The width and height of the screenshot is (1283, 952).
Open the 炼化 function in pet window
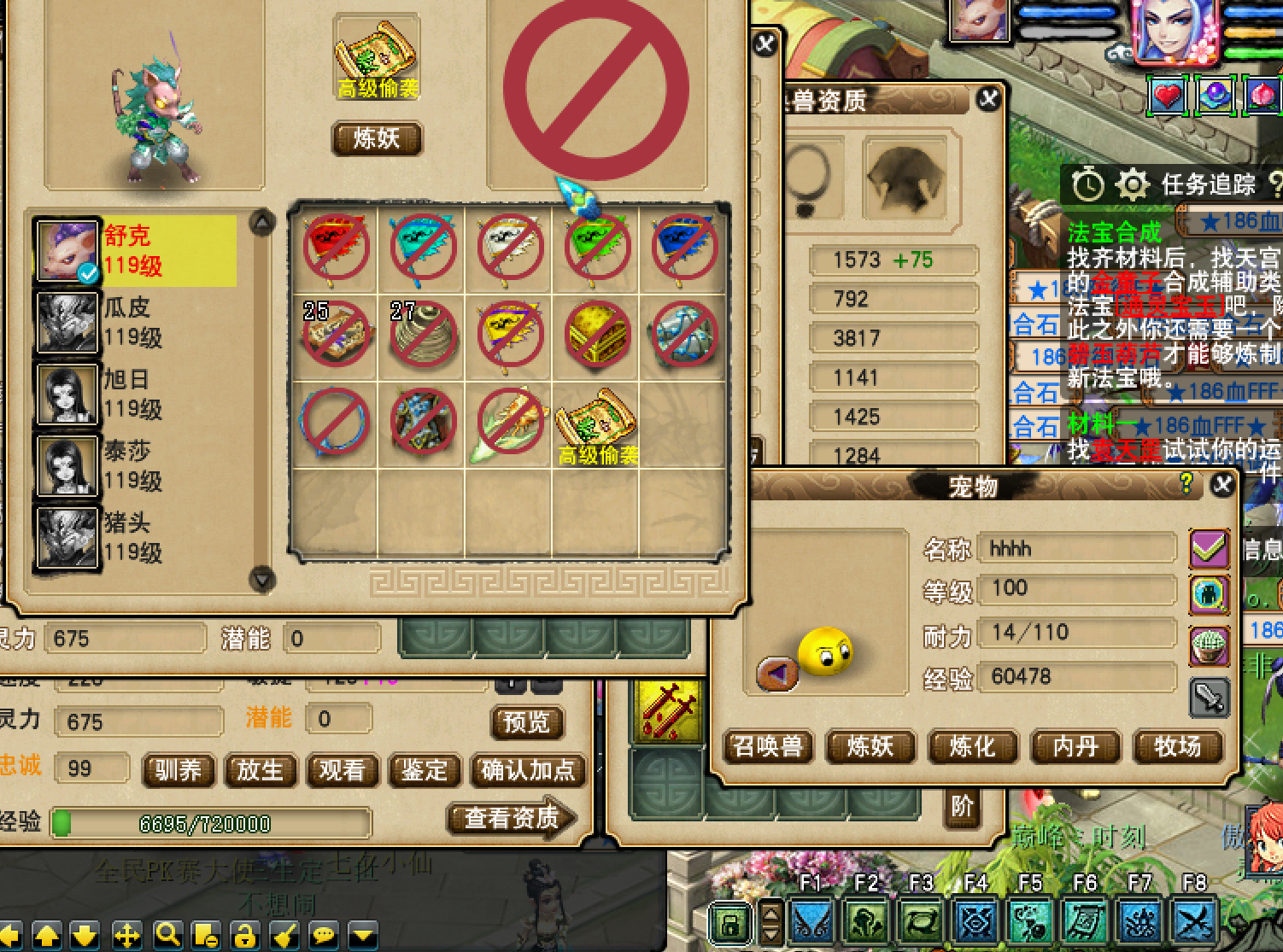click(973, 747)
